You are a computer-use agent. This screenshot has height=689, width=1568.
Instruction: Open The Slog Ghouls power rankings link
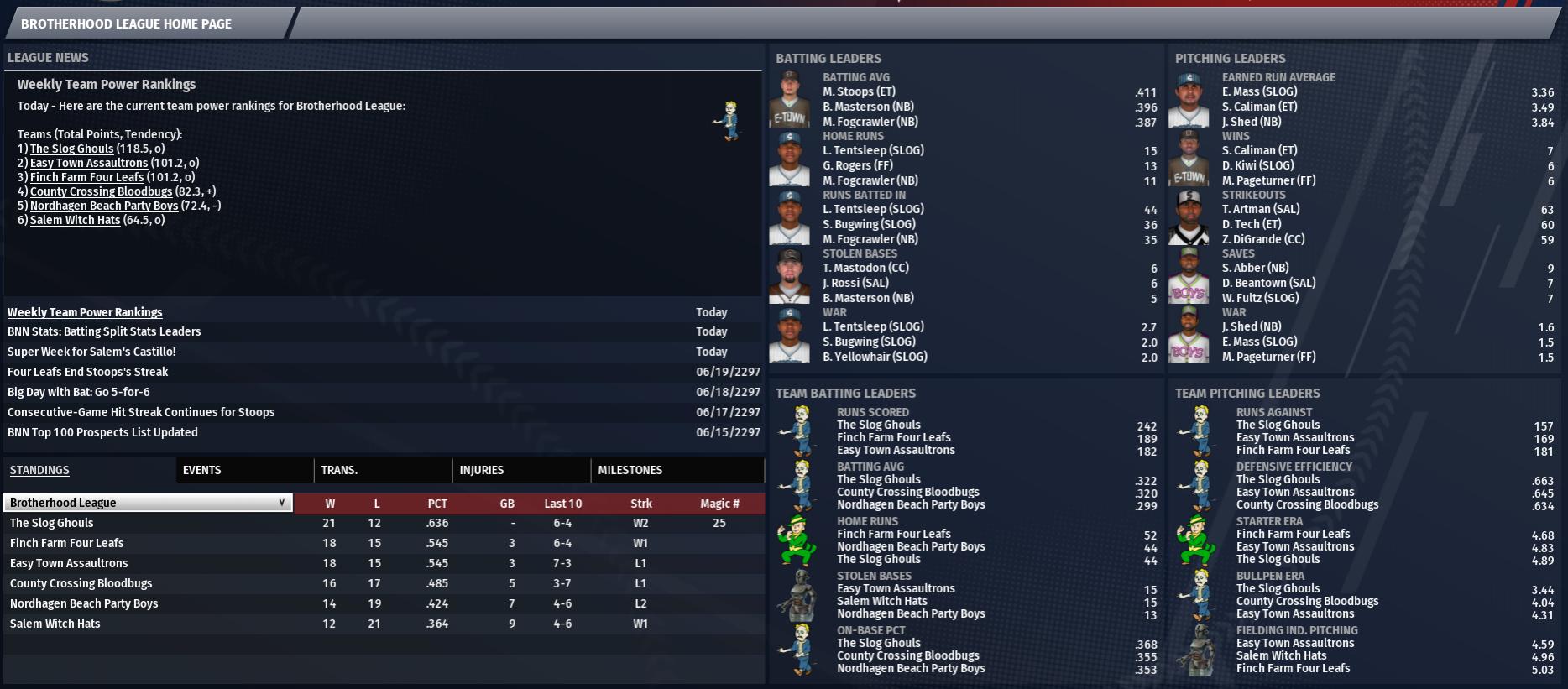pyautogui.click(x=71, y=149)
